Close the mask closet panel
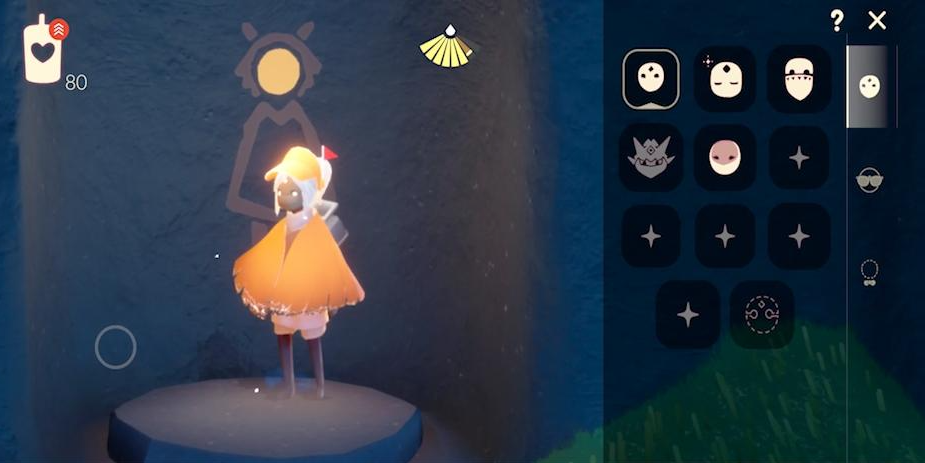 (x=877, y=21)
